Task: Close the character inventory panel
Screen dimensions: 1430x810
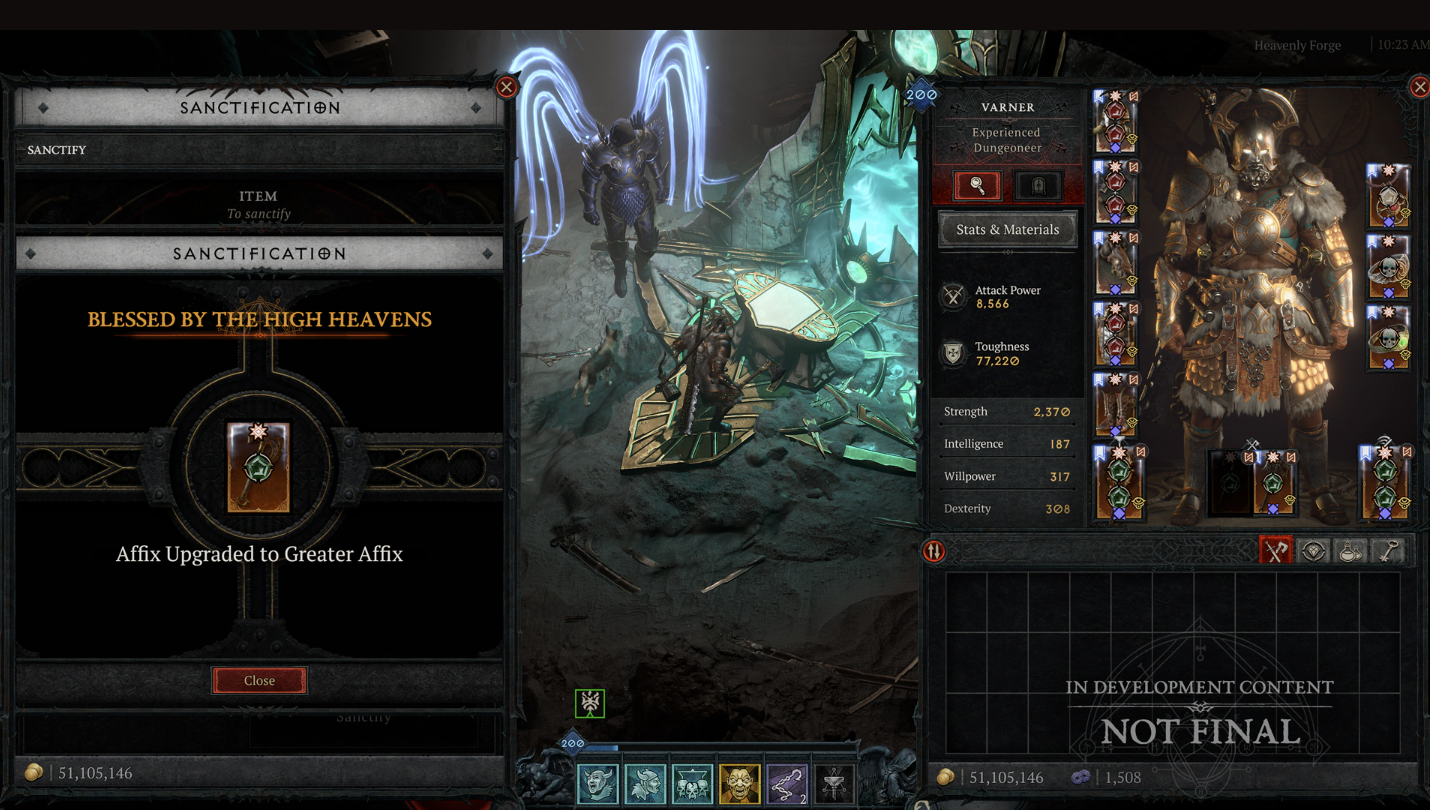Action: coord(1419,87)
